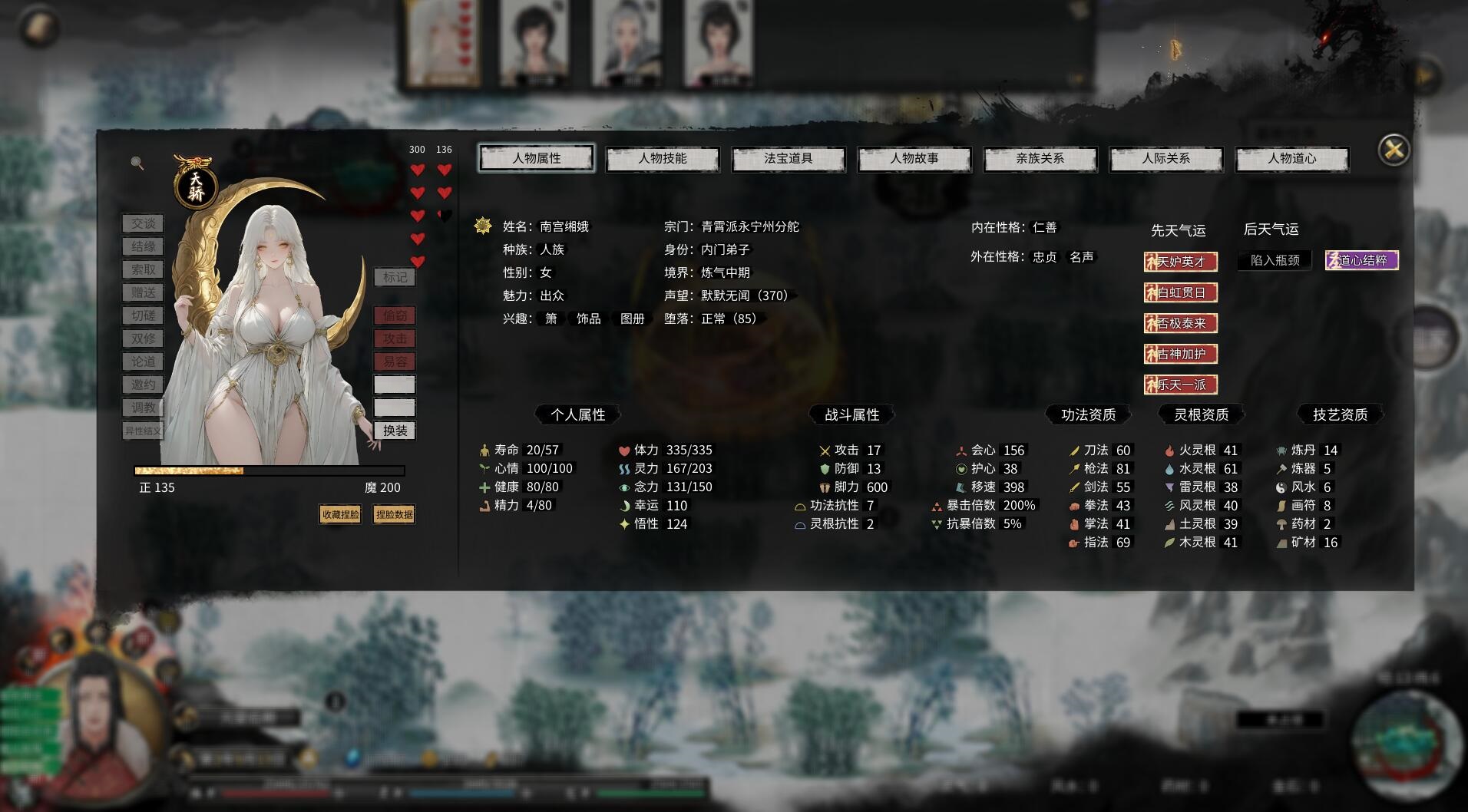Select the 天妒英才 fortune tag
Image resolution: width=1468 pixels, height=812 pixels.
(1181, 262)
